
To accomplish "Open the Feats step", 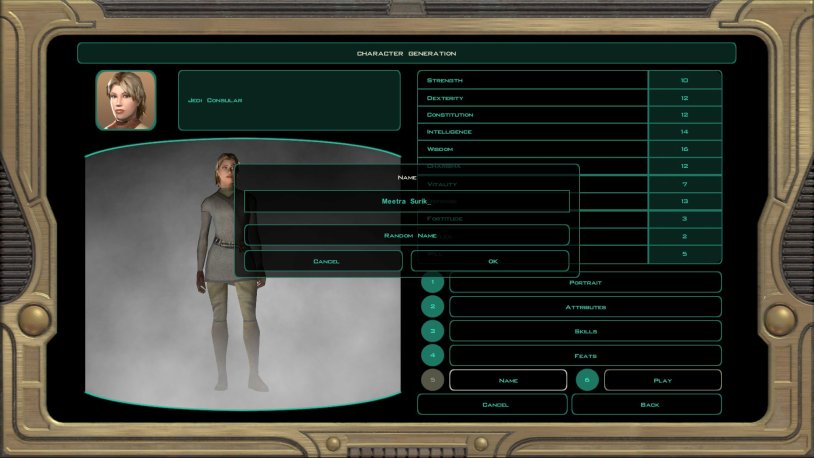I will tap(585, 355).
